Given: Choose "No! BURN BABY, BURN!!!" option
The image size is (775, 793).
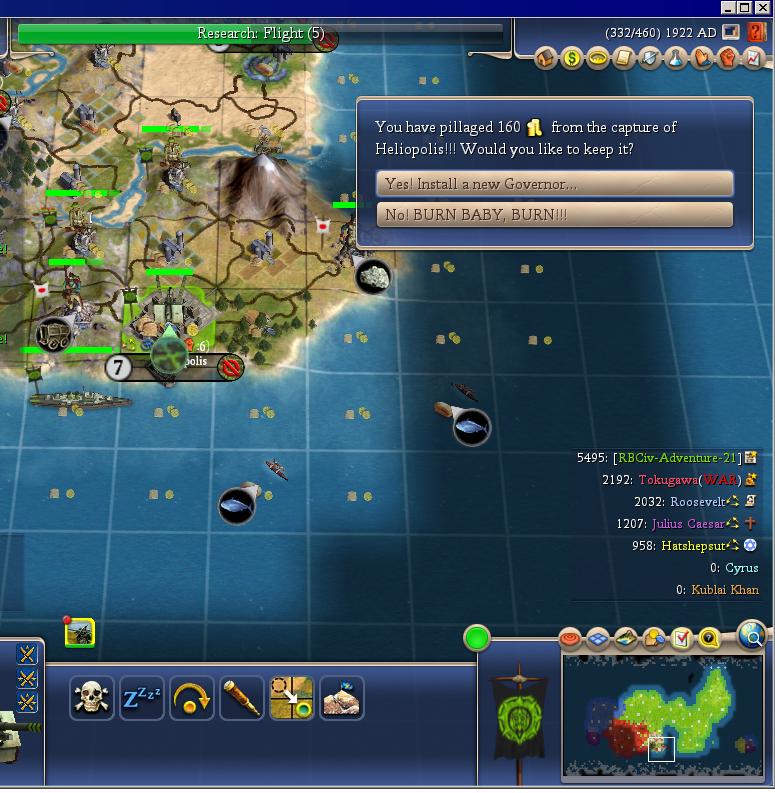Looking at the screenshot, I should tap(554, 215).
